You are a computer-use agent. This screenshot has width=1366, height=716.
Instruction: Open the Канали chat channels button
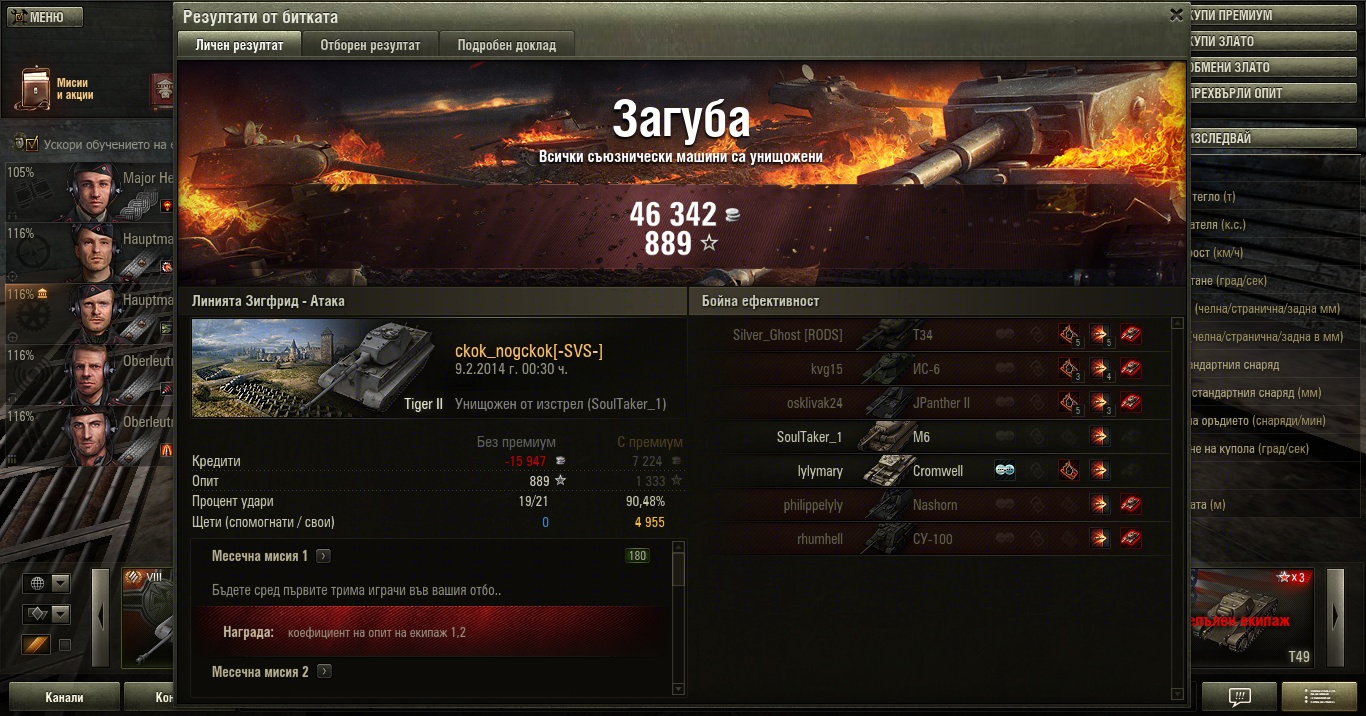tap(64, 697)
